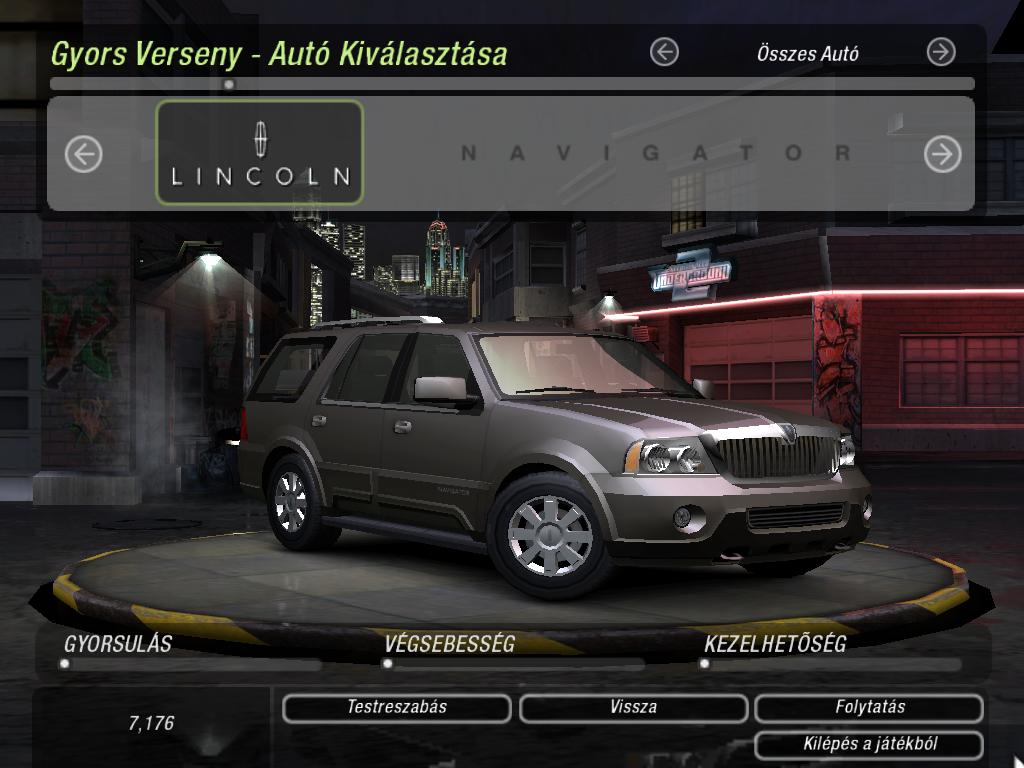Open Testreszabás customization menu
This screenshot has height=768, width=1024.
coord(397,708)
